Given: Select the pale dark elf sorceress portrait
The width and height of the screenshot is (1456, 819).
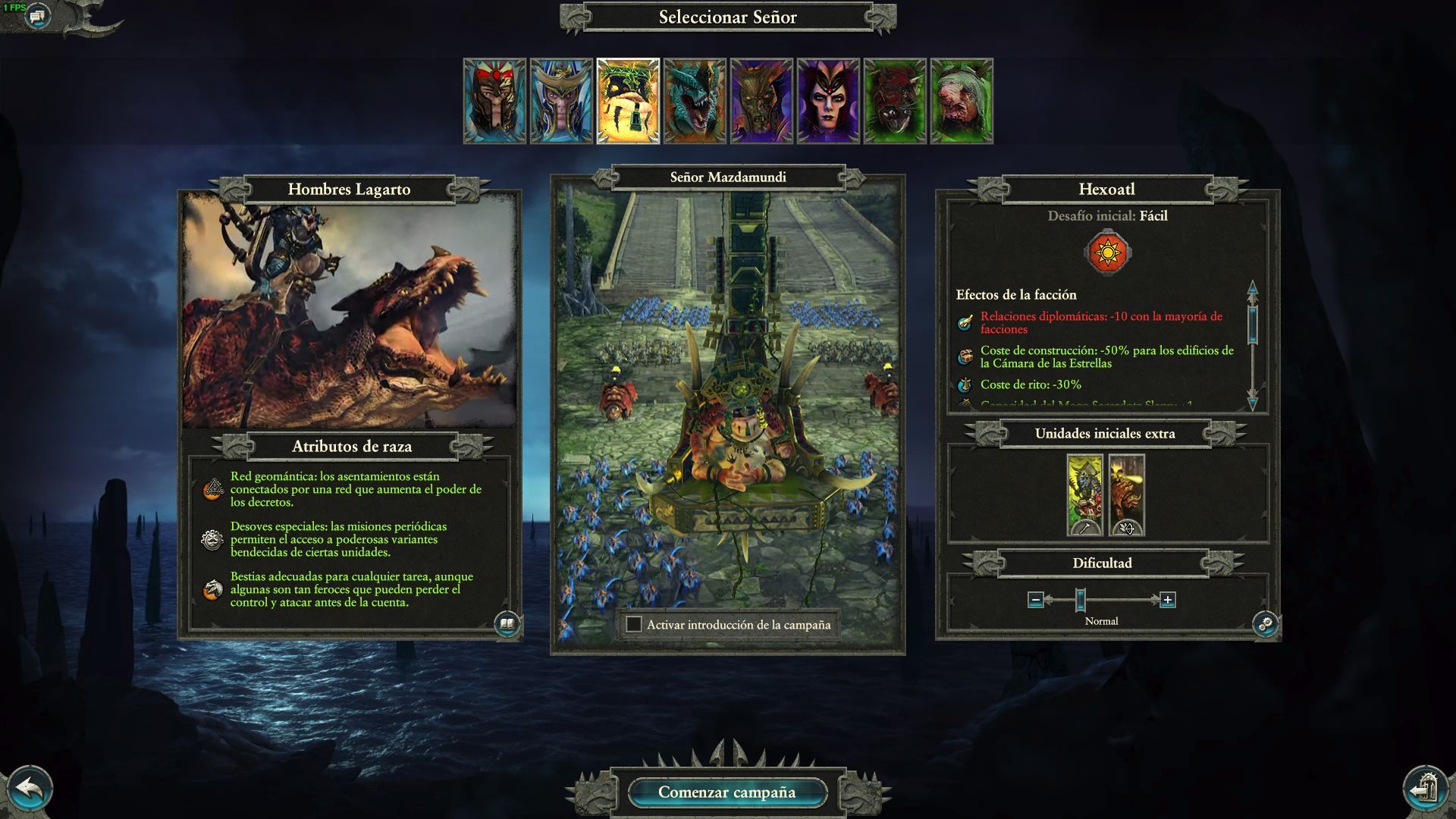Looking at the screenshot, I should (x=828, y=101).
